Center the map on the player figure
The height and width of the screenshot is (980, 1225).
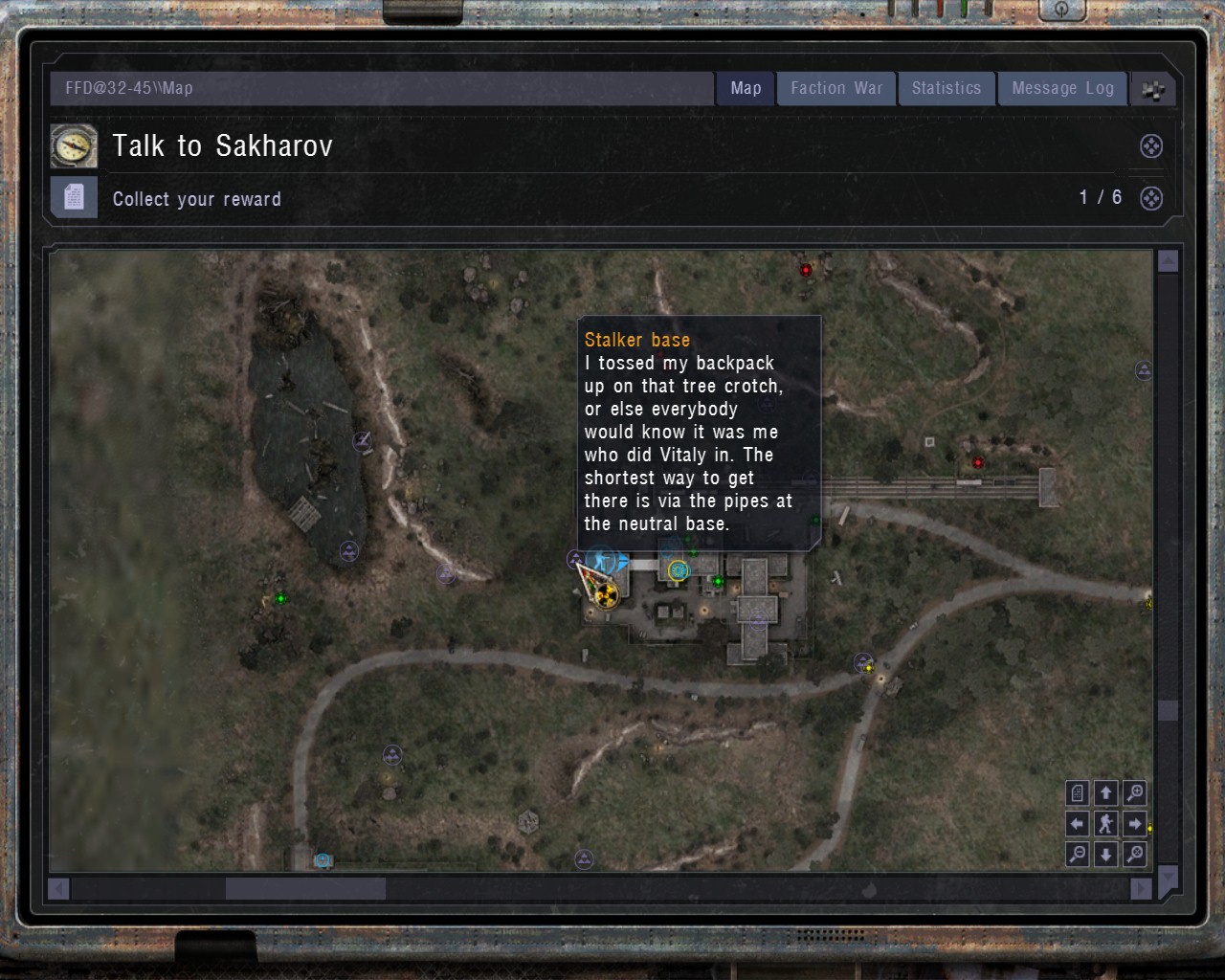point(1106,824)
